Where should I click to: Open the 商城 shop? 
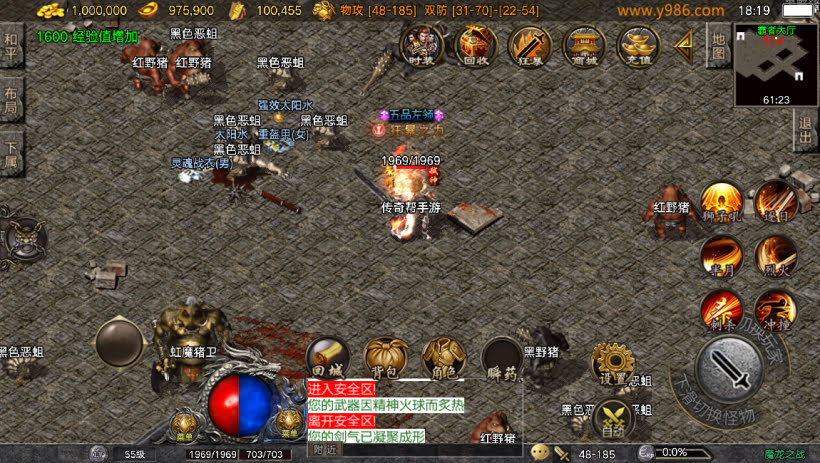point(584,45)
